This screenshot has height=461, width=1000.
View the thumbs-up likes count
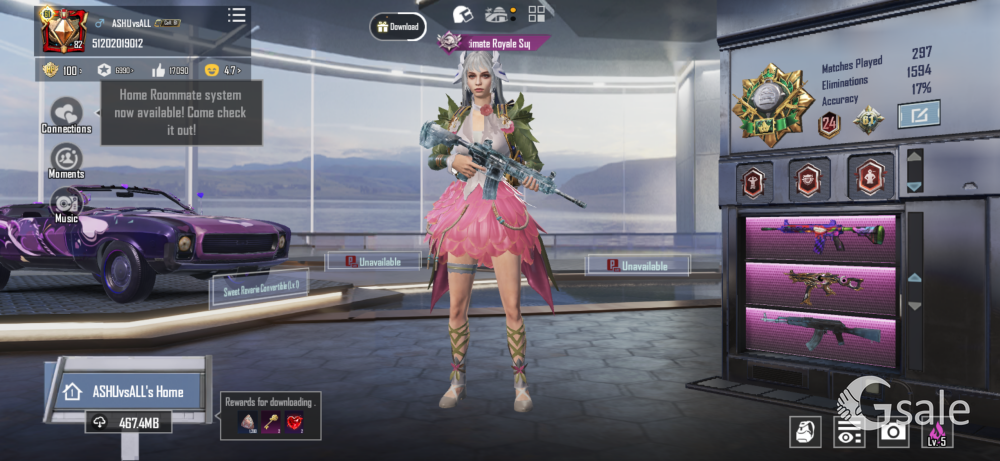click(x=169, y=70)
